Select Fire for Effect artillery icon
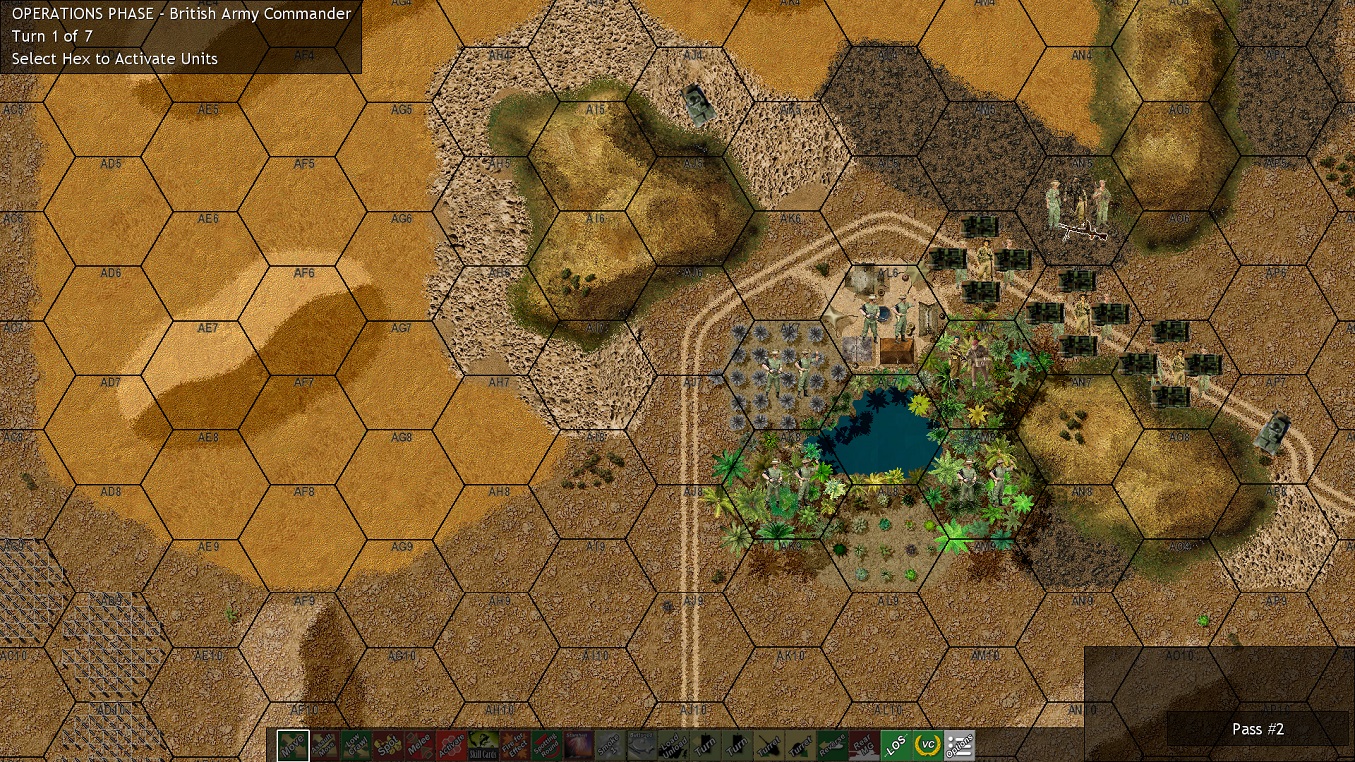 coord(517,746)
